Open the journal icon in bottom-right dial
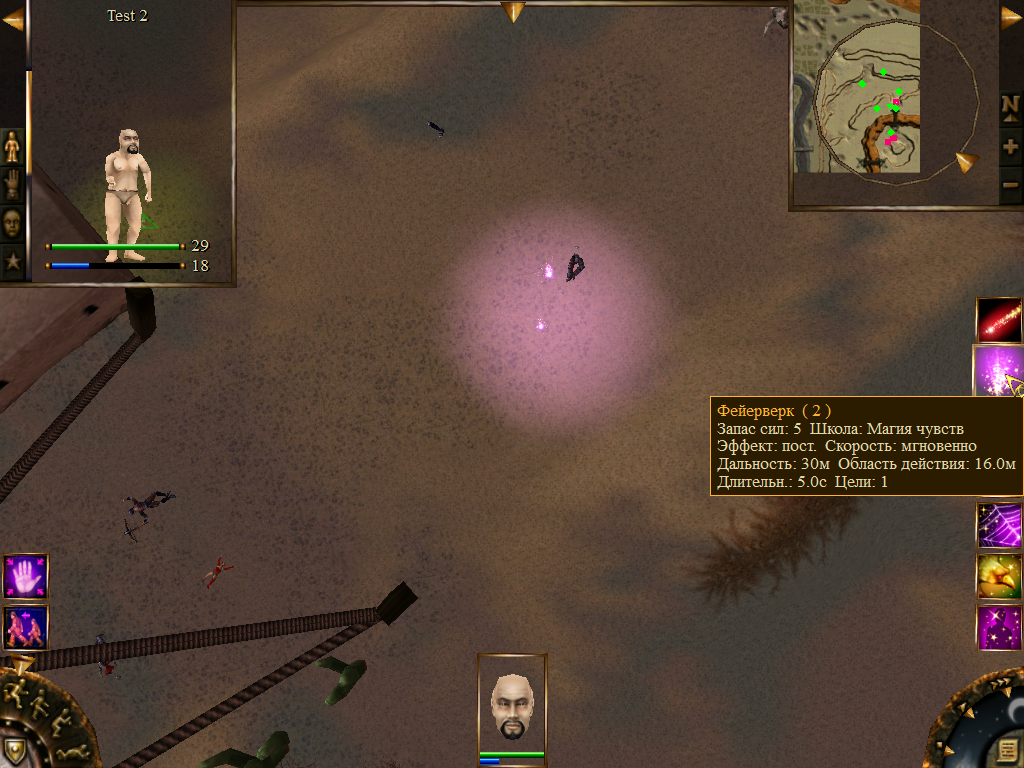This screenshot has width=1024, height=768. click(x=1006, y=750)
